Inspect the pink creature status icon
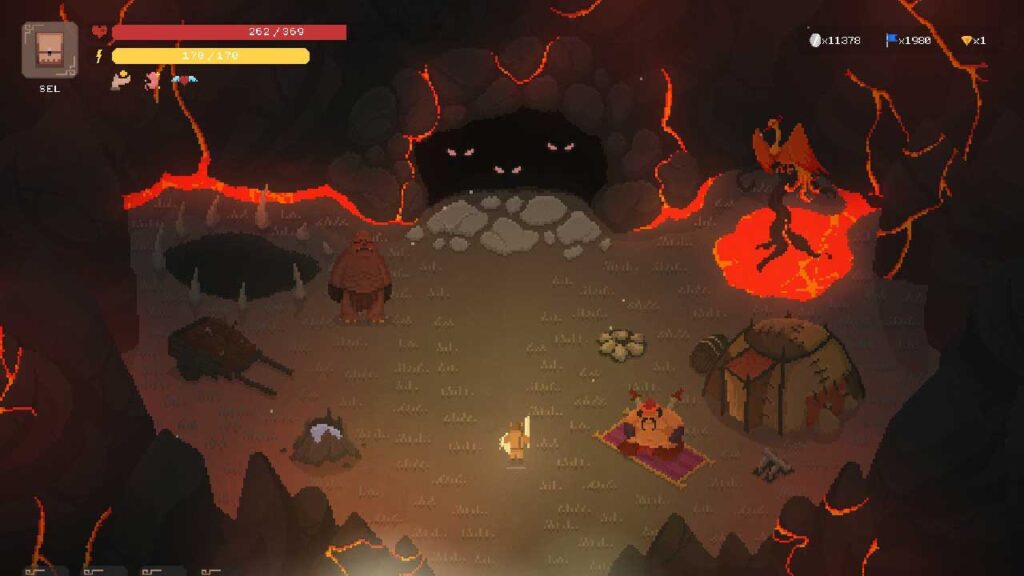This screenshot has height=576, width=1024. [x=153, y=80]
